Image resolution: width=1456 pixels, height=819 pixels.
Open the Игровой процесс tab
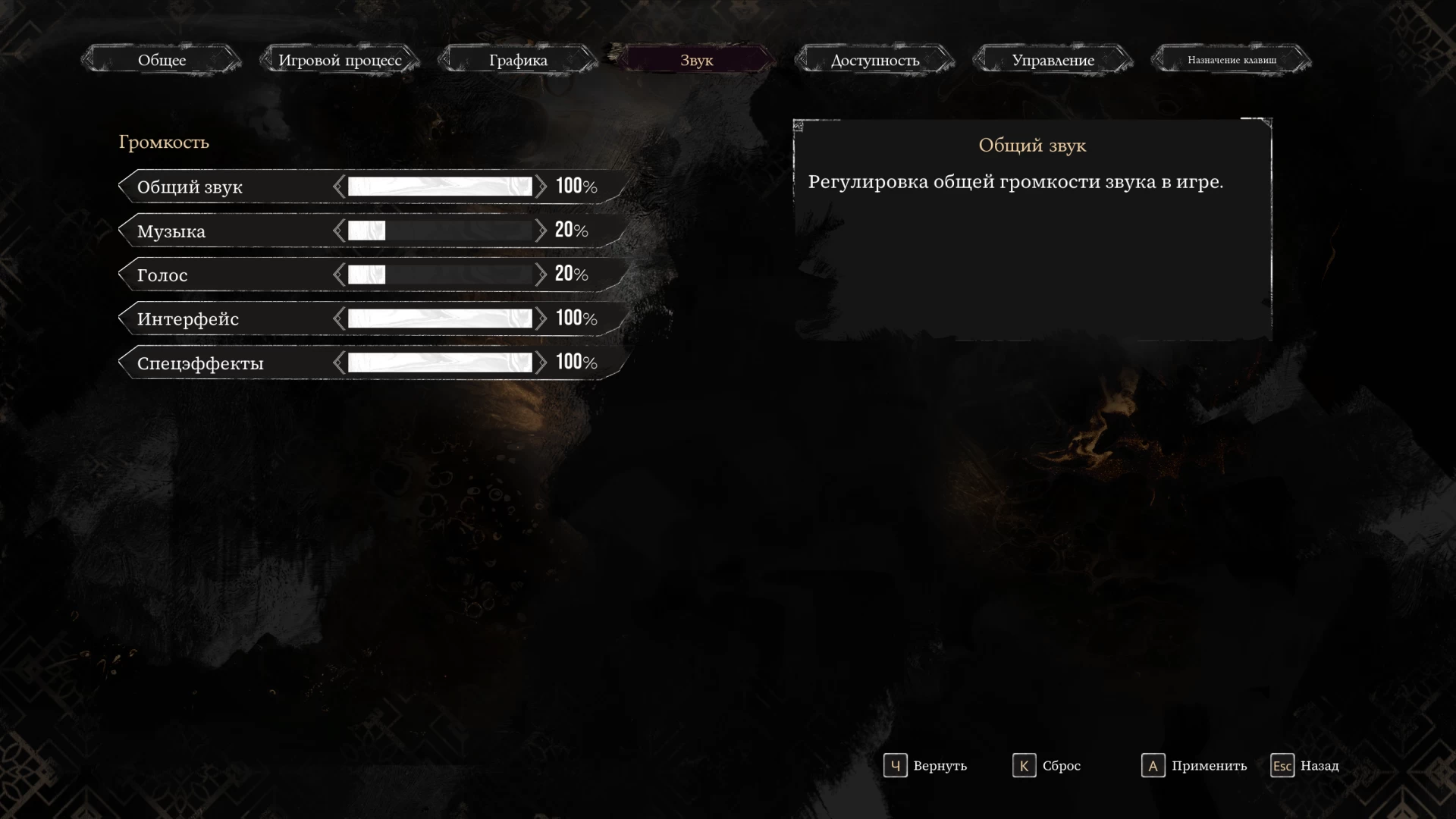point(340,60)
